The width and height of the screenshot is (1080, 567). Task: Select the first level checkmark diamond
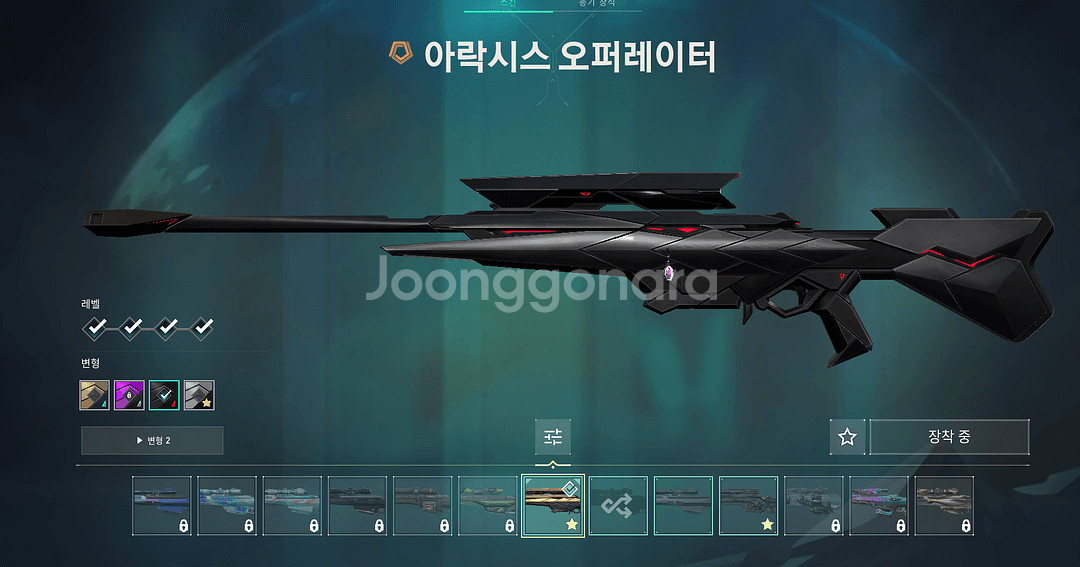click(x=95, y=327)
